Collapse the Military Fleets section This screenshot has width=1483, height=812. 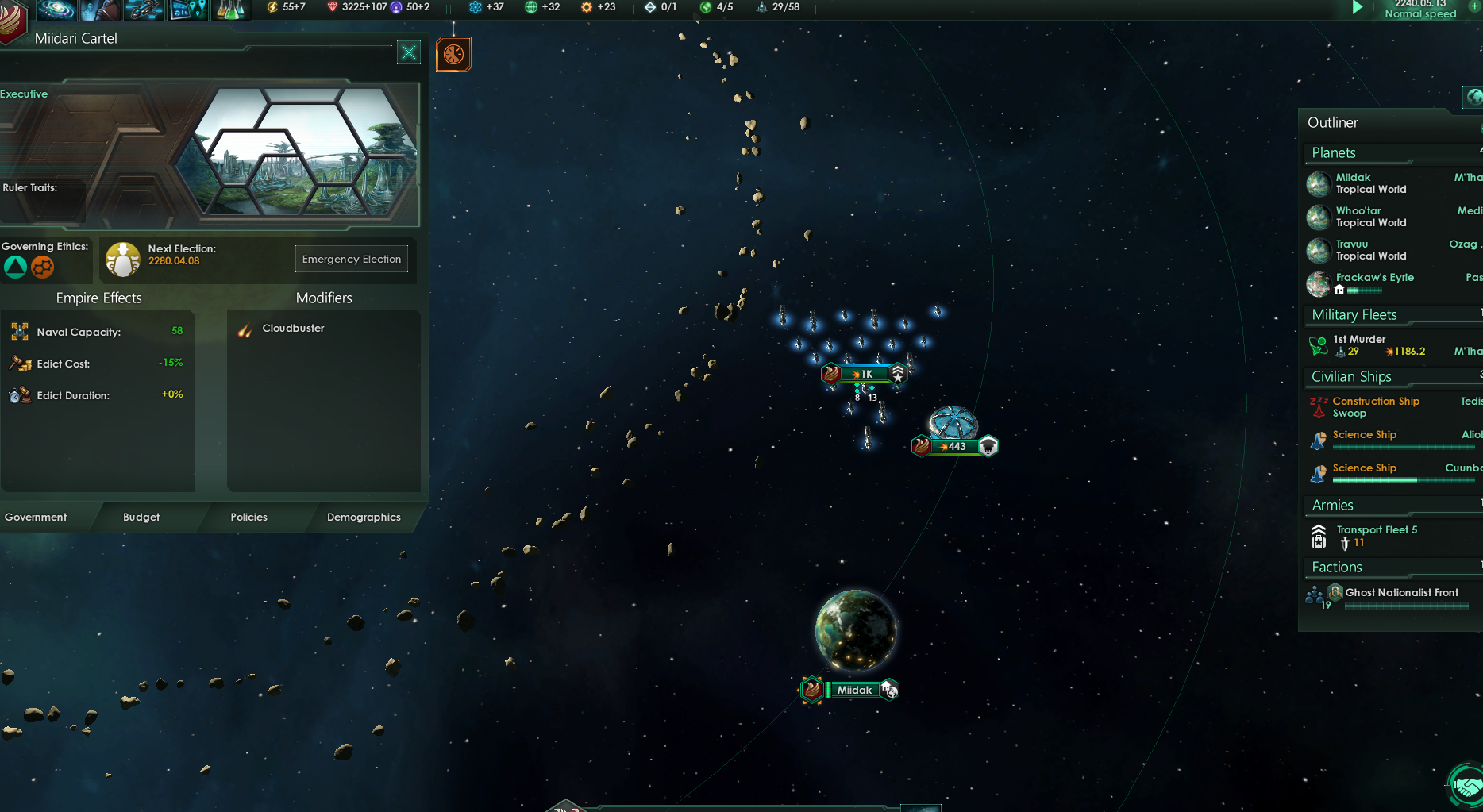(x=1355, y=315)
